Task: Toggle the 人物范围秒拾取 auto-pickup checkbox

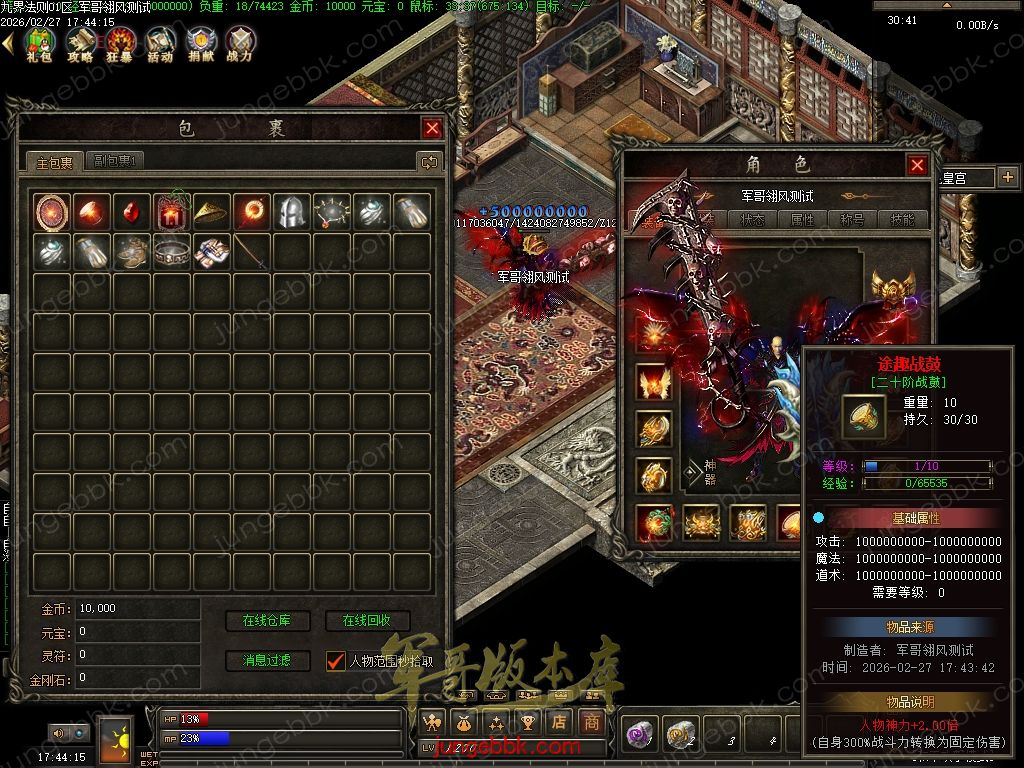Action: click(x=336, y=661)
